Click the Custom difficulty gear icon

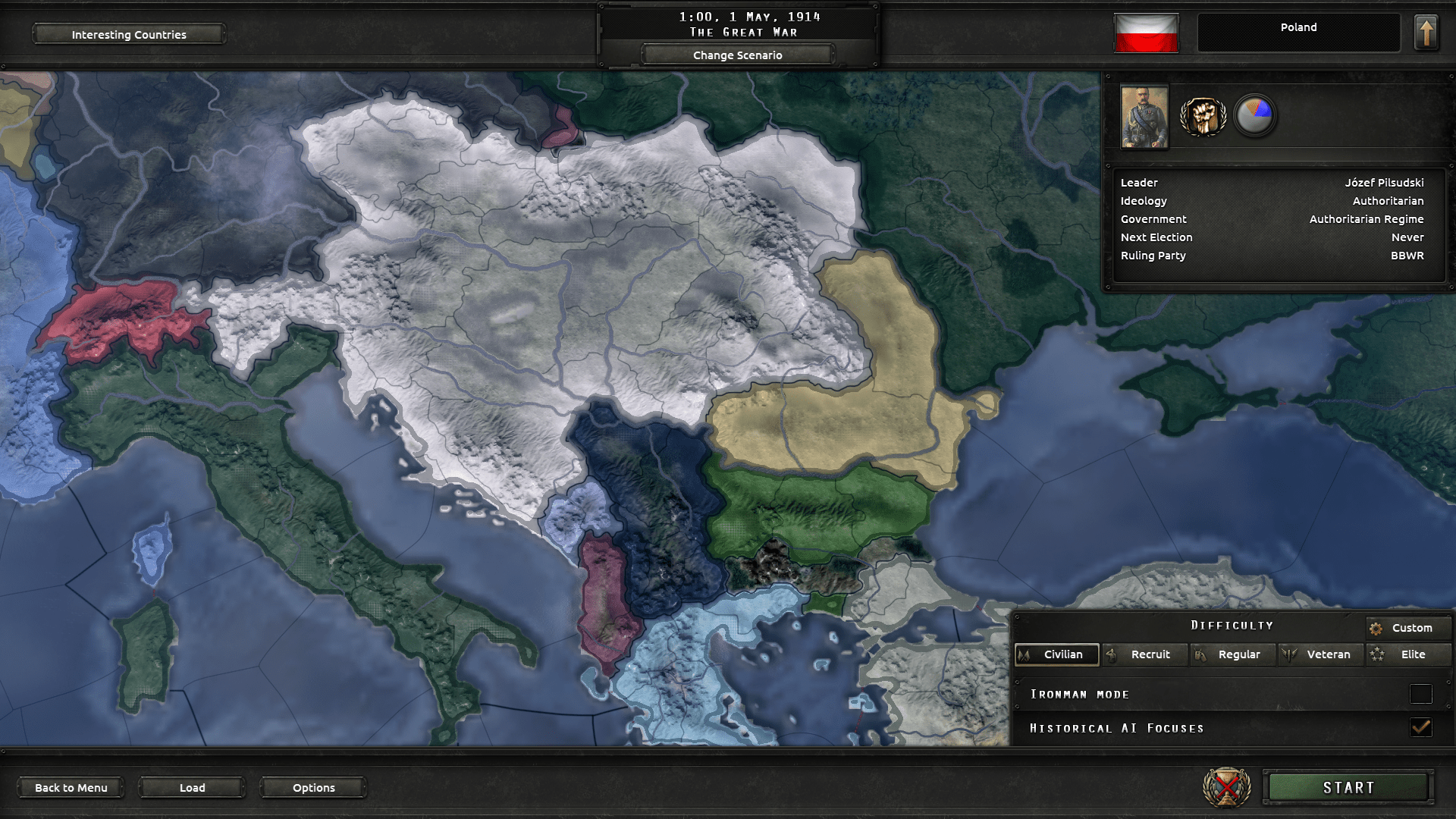1376,628
